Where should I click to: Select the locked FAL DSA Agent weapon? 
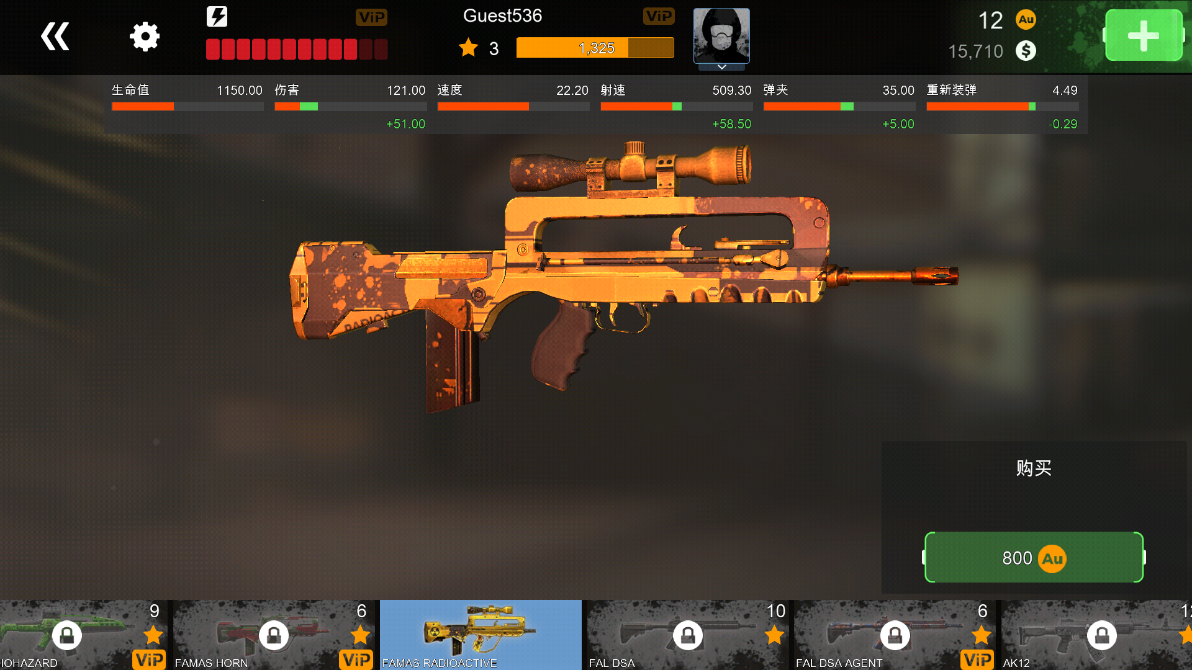[x=894, y=634]
